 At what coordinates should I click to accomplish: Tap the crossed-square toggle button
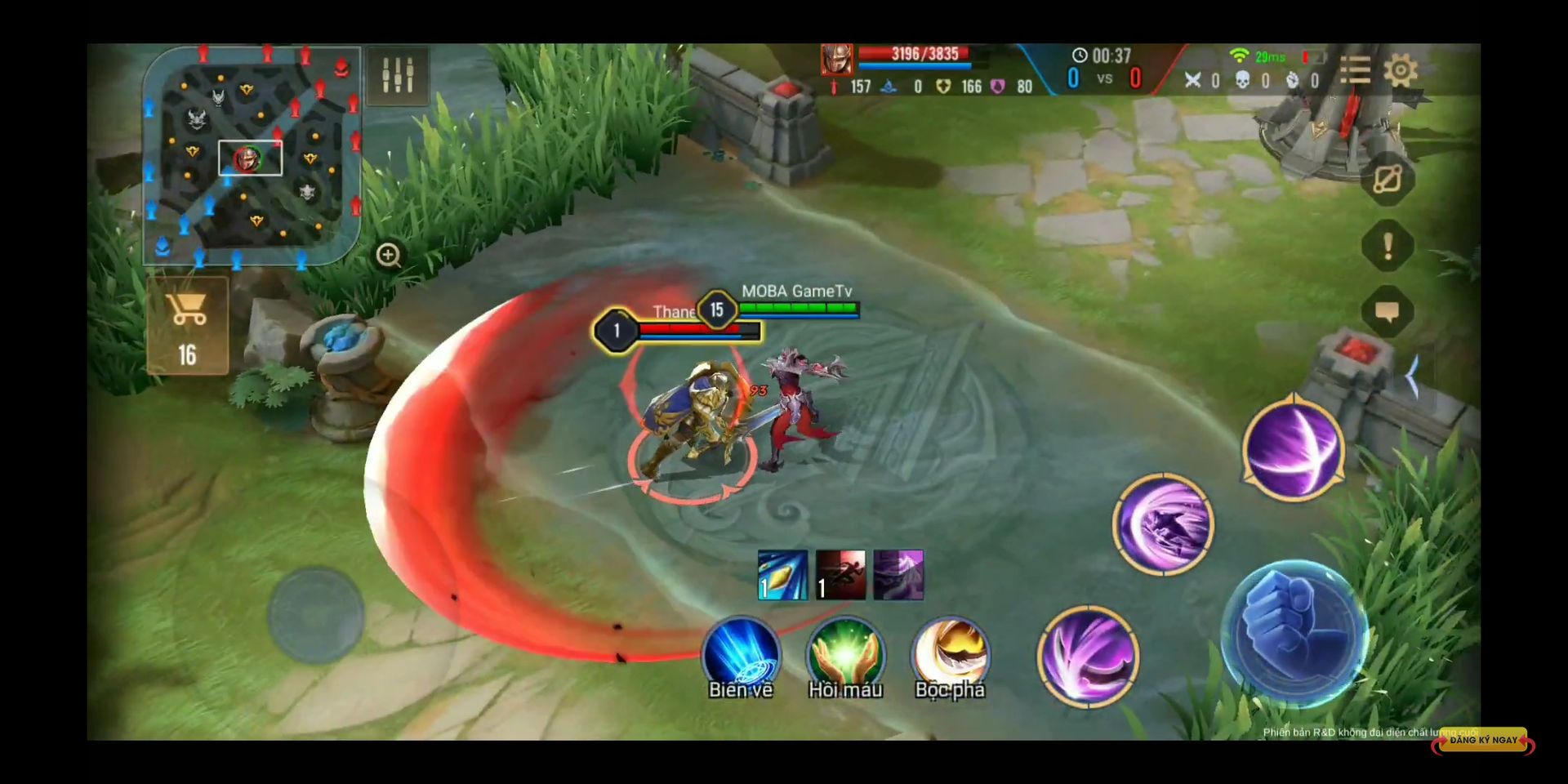coord(1388,179)
